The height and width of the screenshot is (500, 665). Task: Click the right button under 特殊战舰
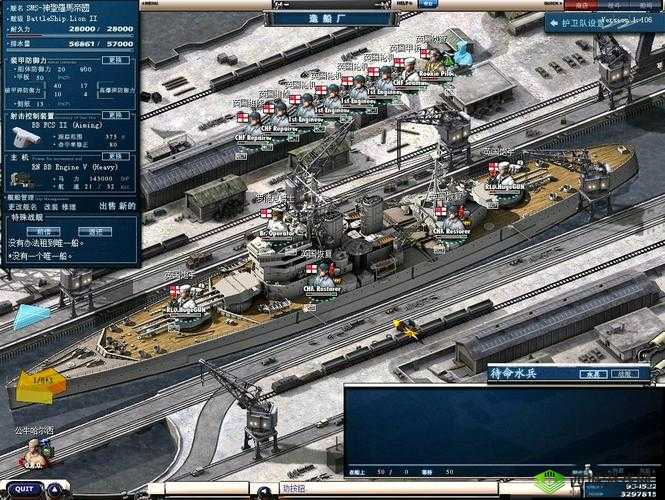[x=95, y=230]
